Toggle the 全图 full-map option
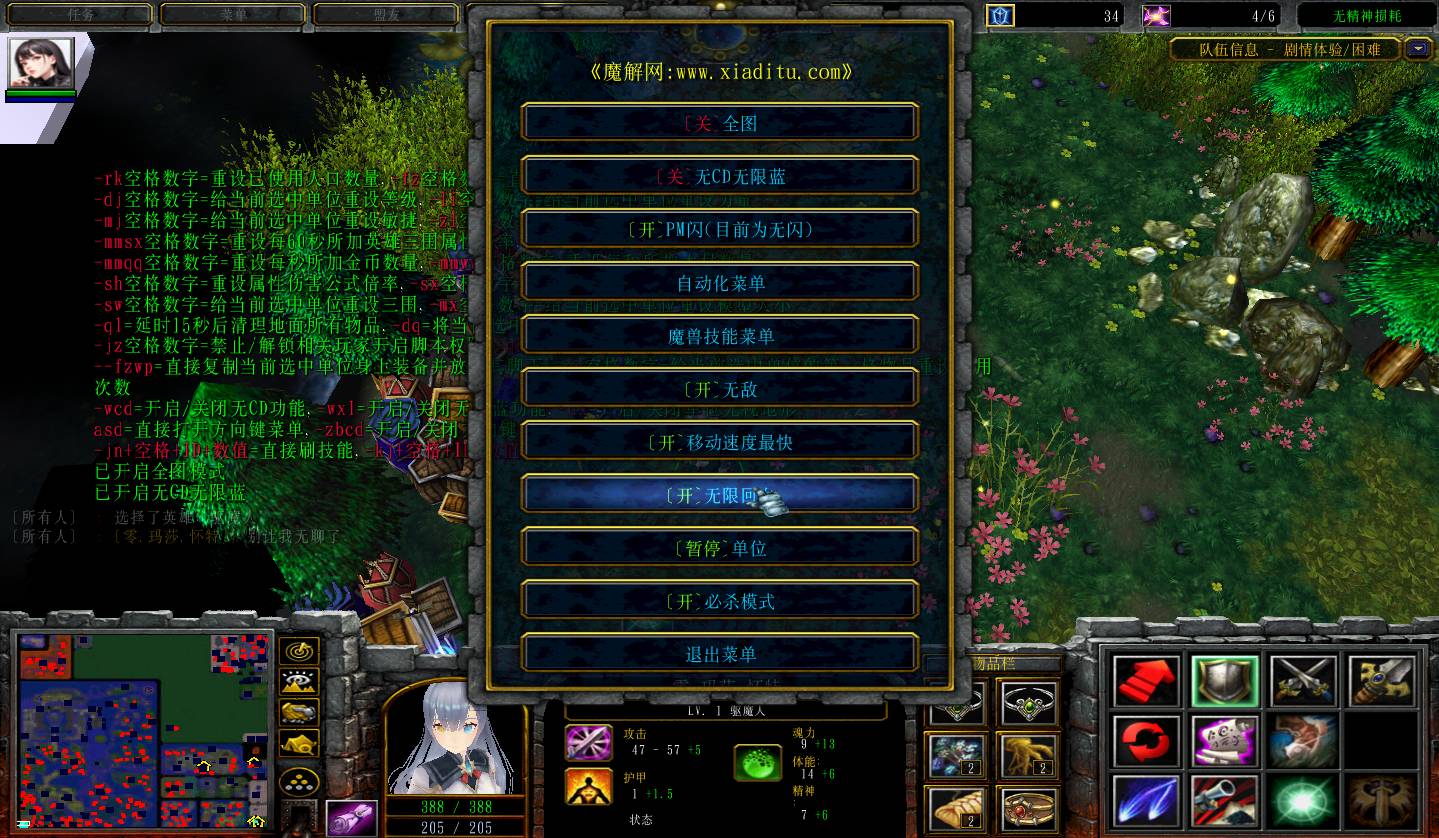This screenshot has height=838, width=1439. click(x=720, y=123)
